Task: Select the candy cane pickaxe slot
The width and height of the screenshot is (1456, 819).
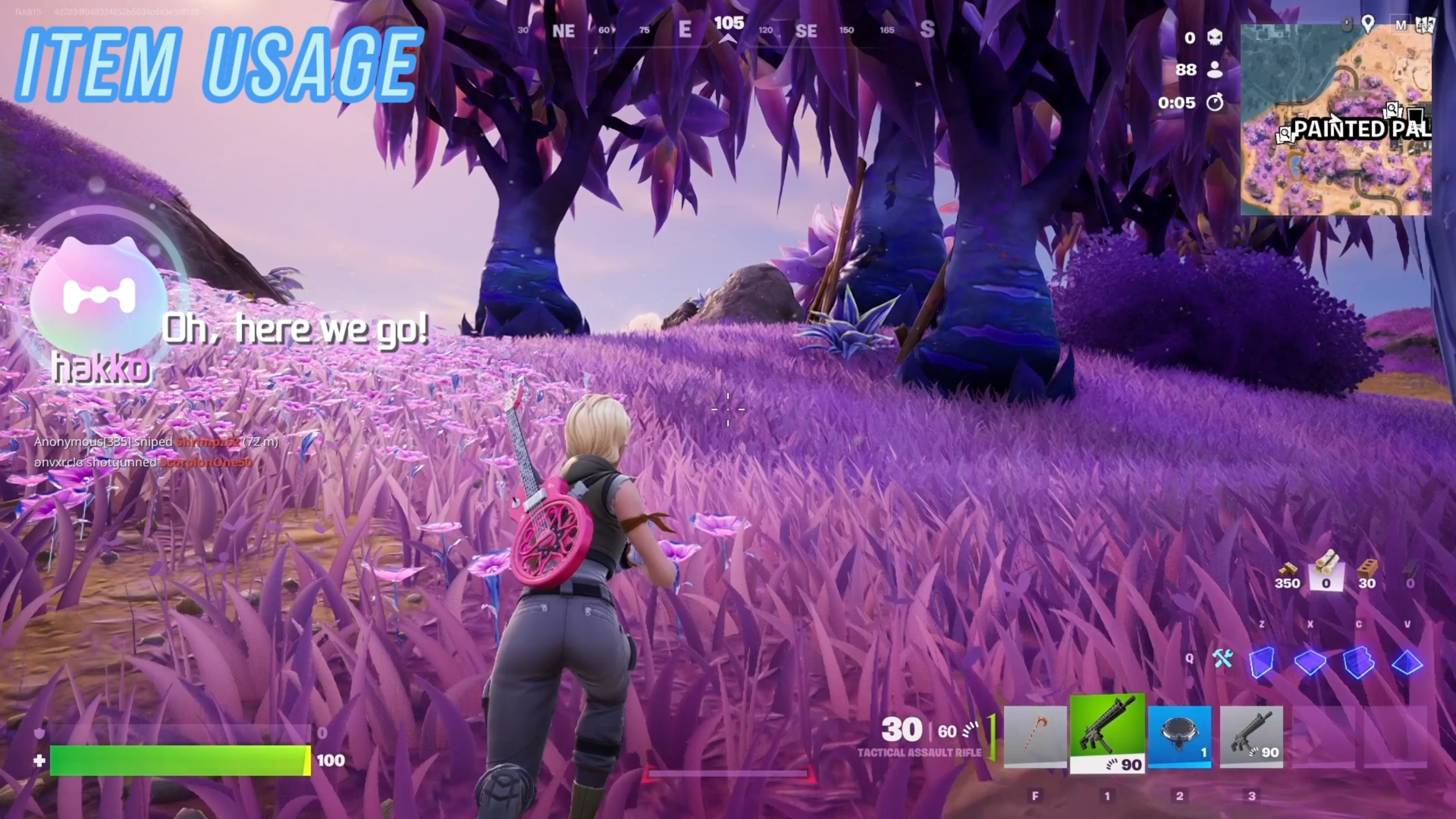Action: pyautogui.click(x=1035, y=736)
